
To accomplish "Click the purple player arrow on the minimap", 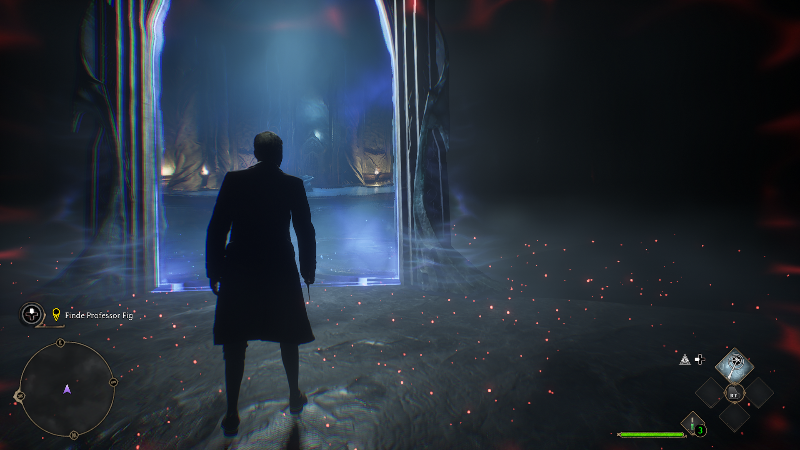I will click(x=67, y=389).
